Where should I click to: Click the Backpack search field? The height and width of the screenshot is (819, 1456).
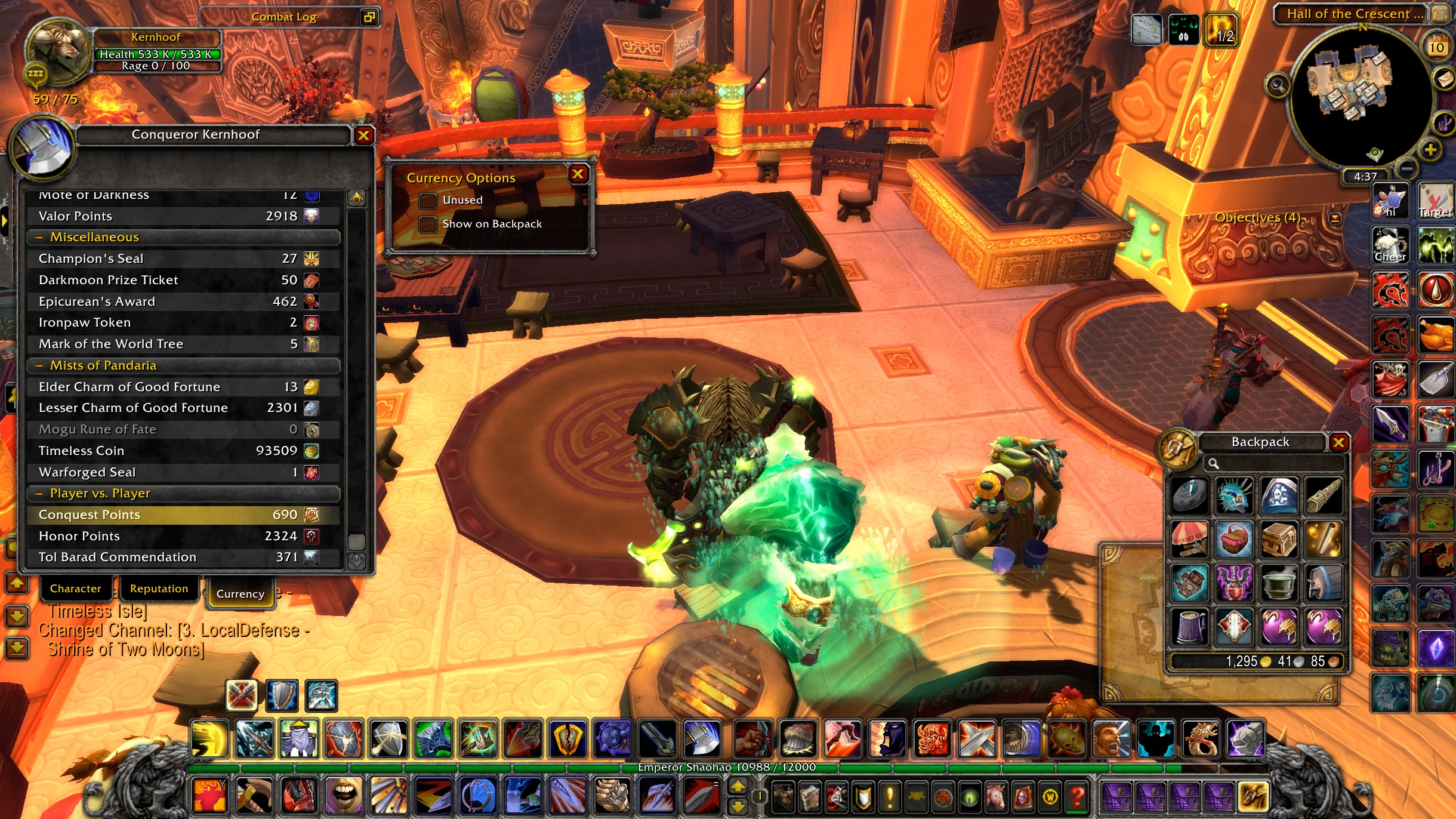[1277, 463]
